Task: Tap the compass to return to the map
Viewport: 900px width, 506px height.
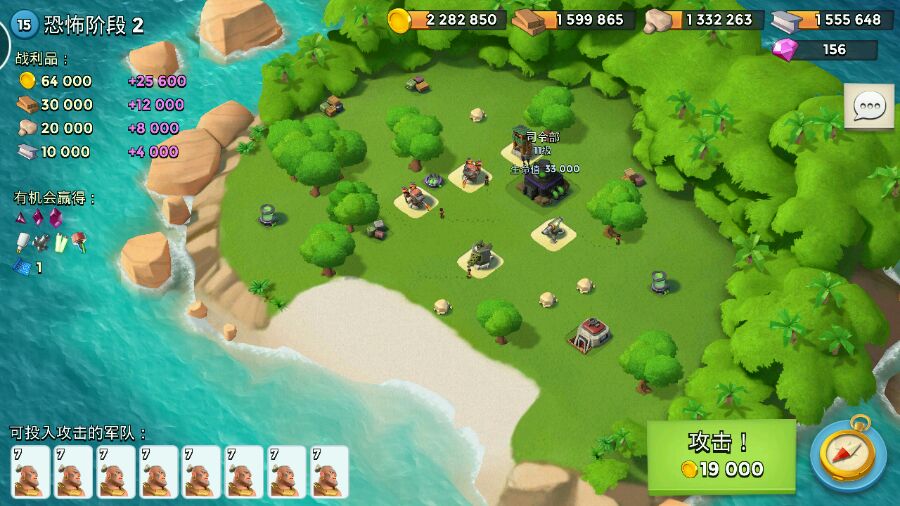Action: (x=847, y=454)
